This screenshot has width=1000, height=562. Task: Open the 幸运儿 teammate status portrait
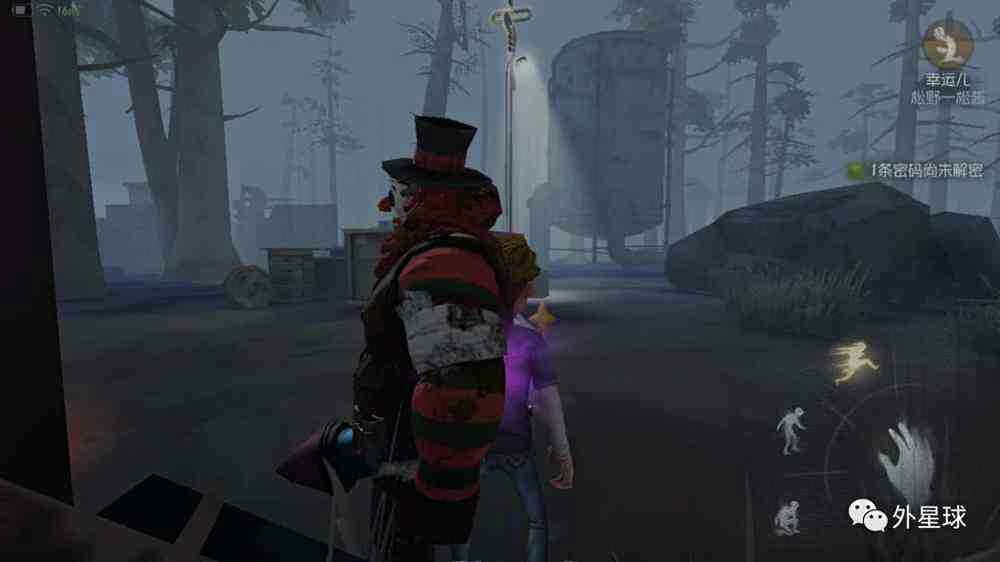[945, 44]
